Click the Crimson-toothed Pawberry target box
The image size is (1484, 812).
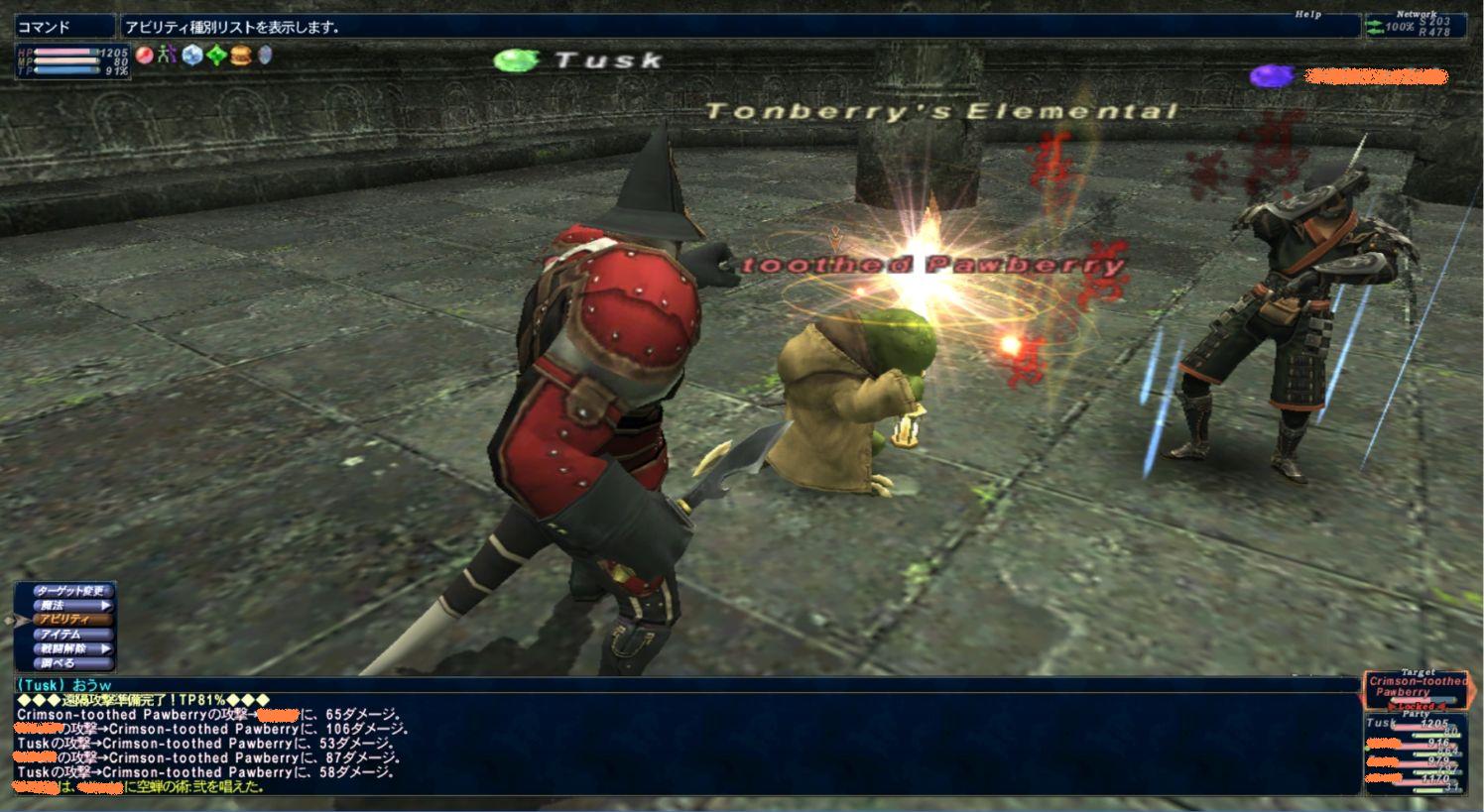1416,688
